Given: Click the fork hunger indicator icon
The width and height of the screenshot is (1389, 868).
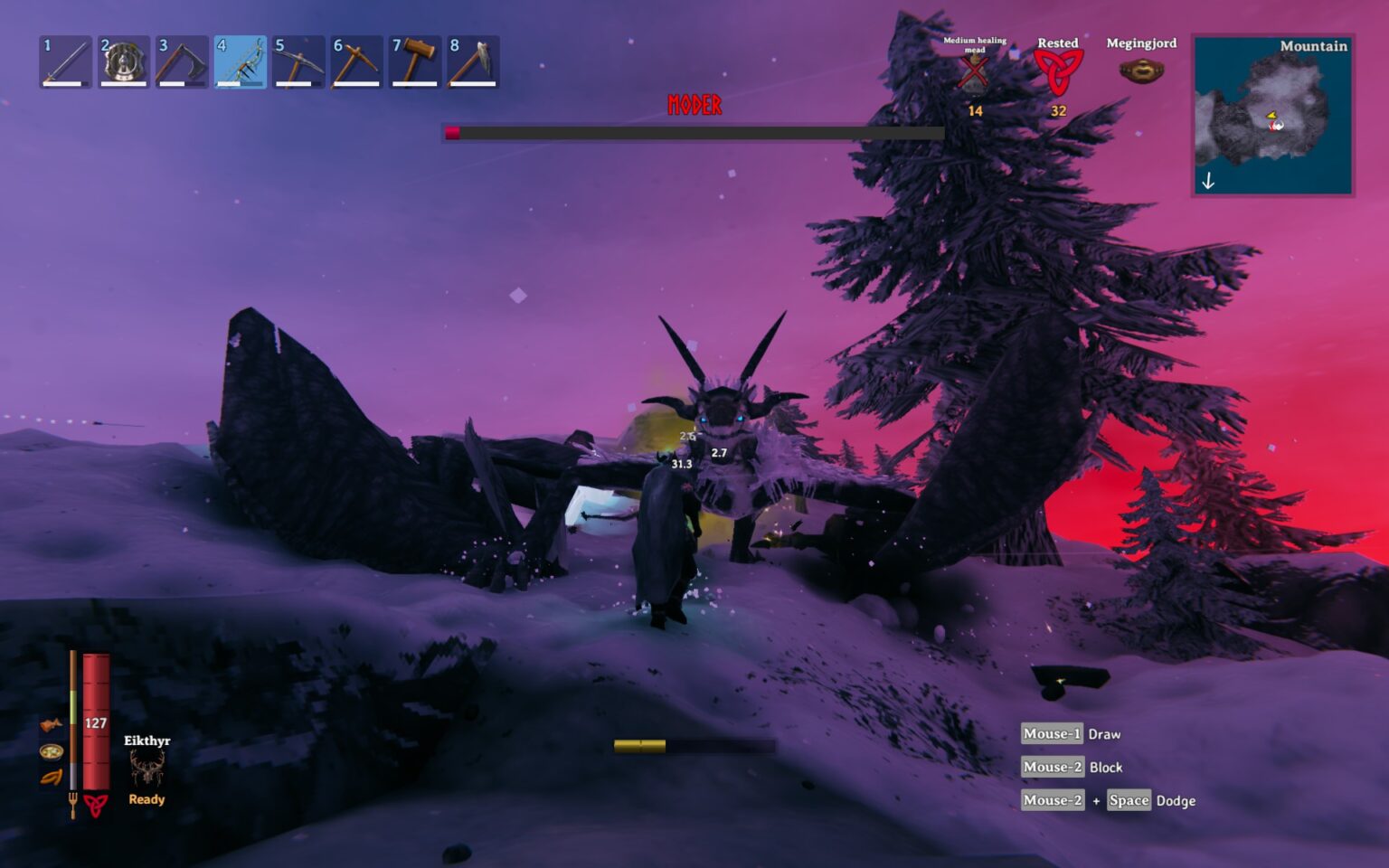Looking at the screenshot, I should coord(71,801).
